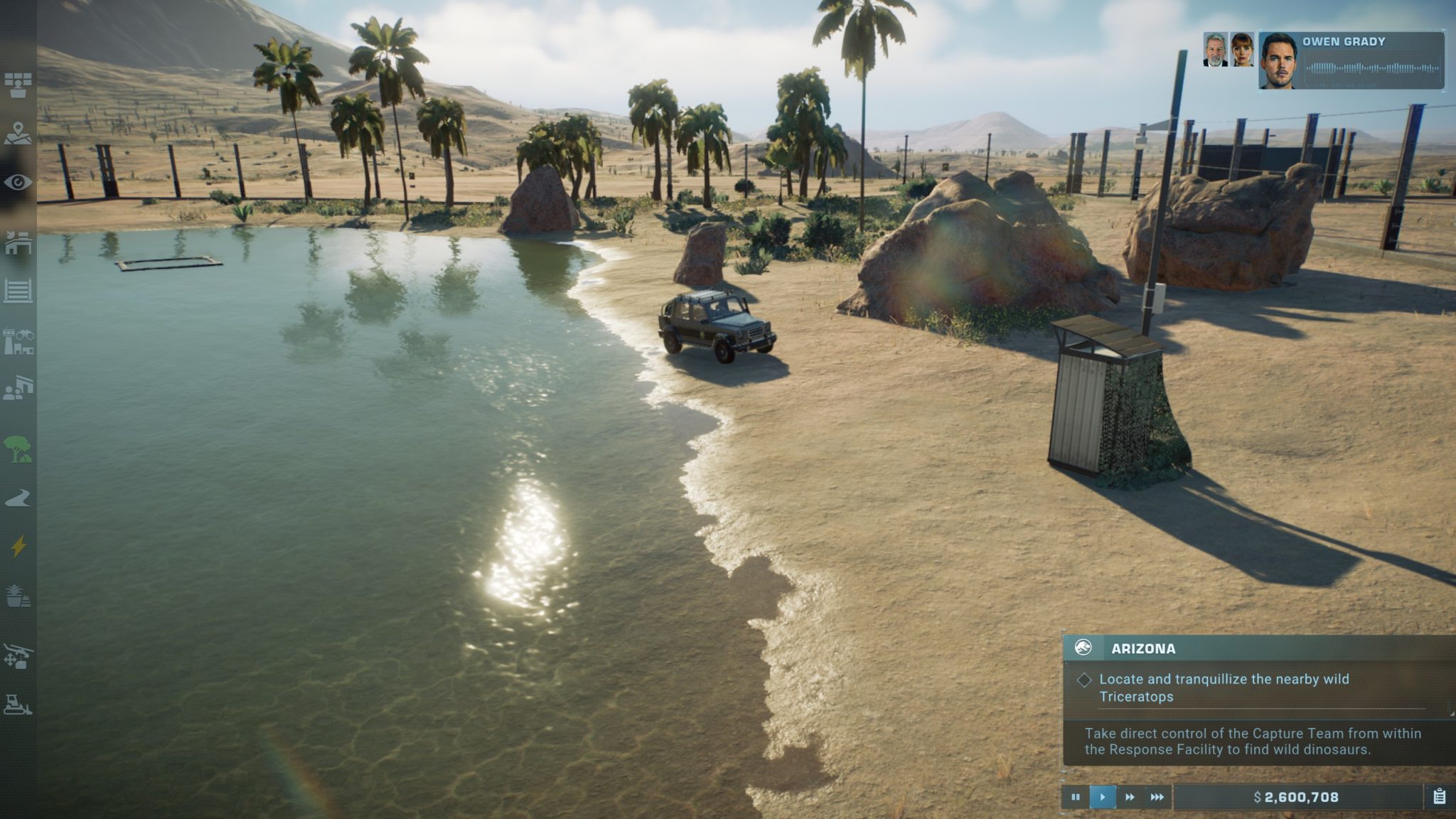Toggle the eye-shaped view mode icon
The width and height of the screenshot is (1456, 819).
(18, 183)
